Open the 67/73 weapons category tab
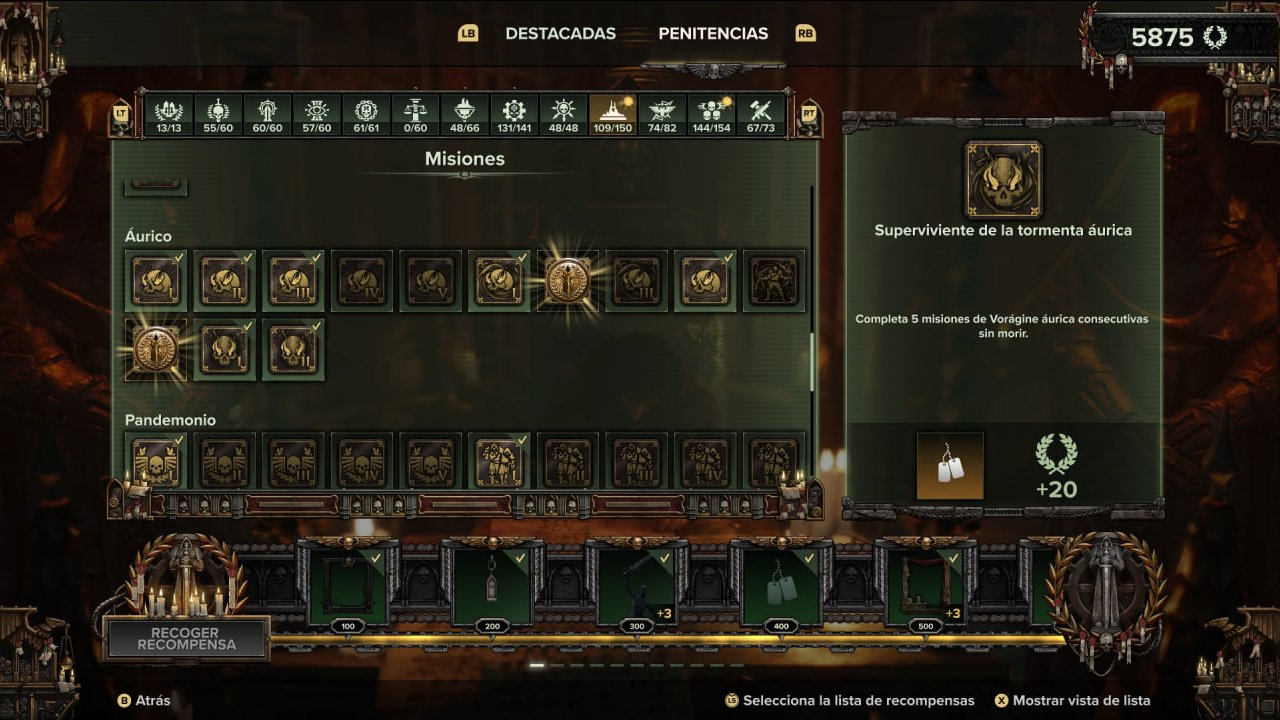 761,116
